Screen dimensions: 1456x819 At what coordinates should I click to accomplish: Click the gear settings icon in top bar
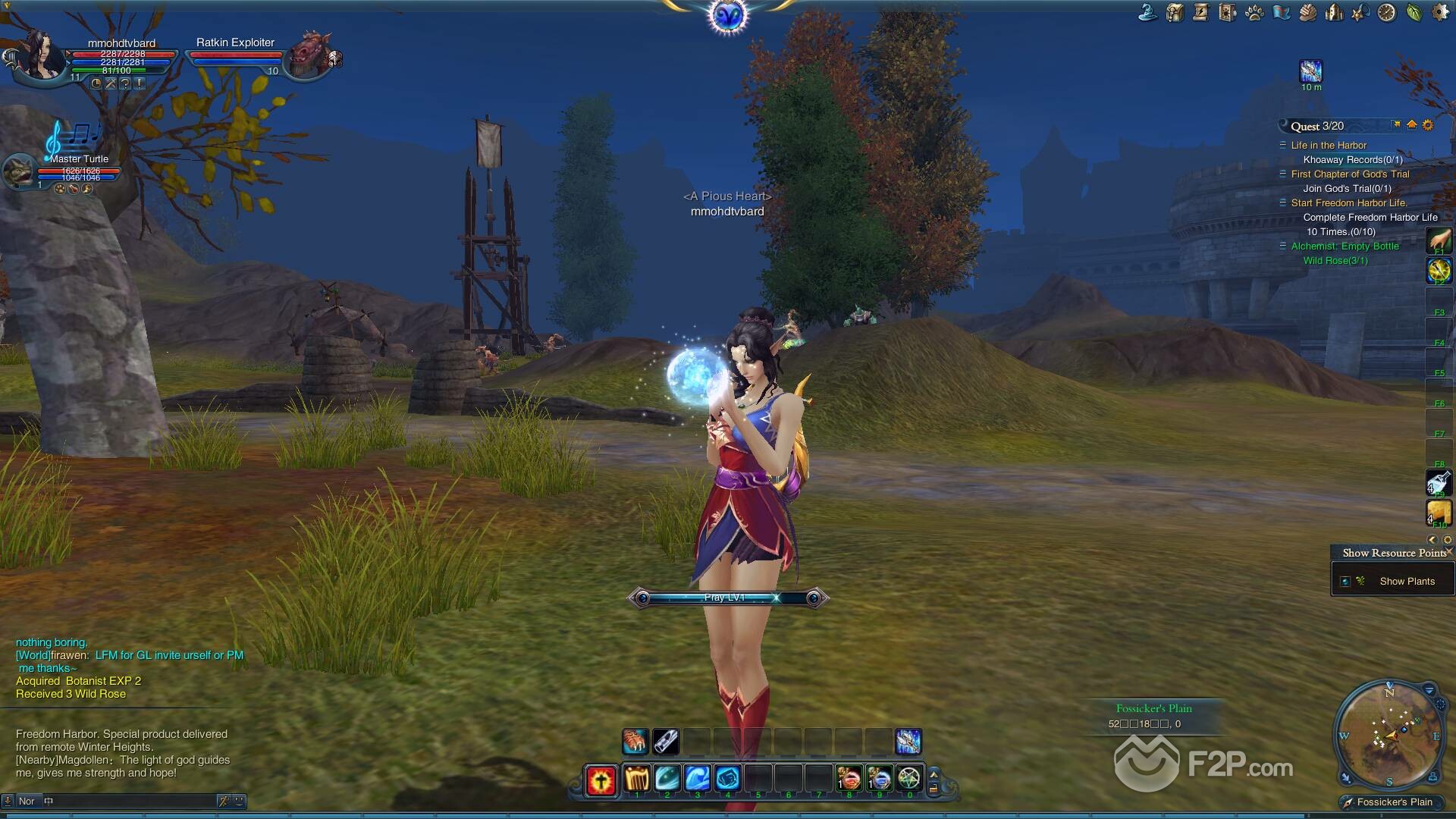[x=1440, y=12]
